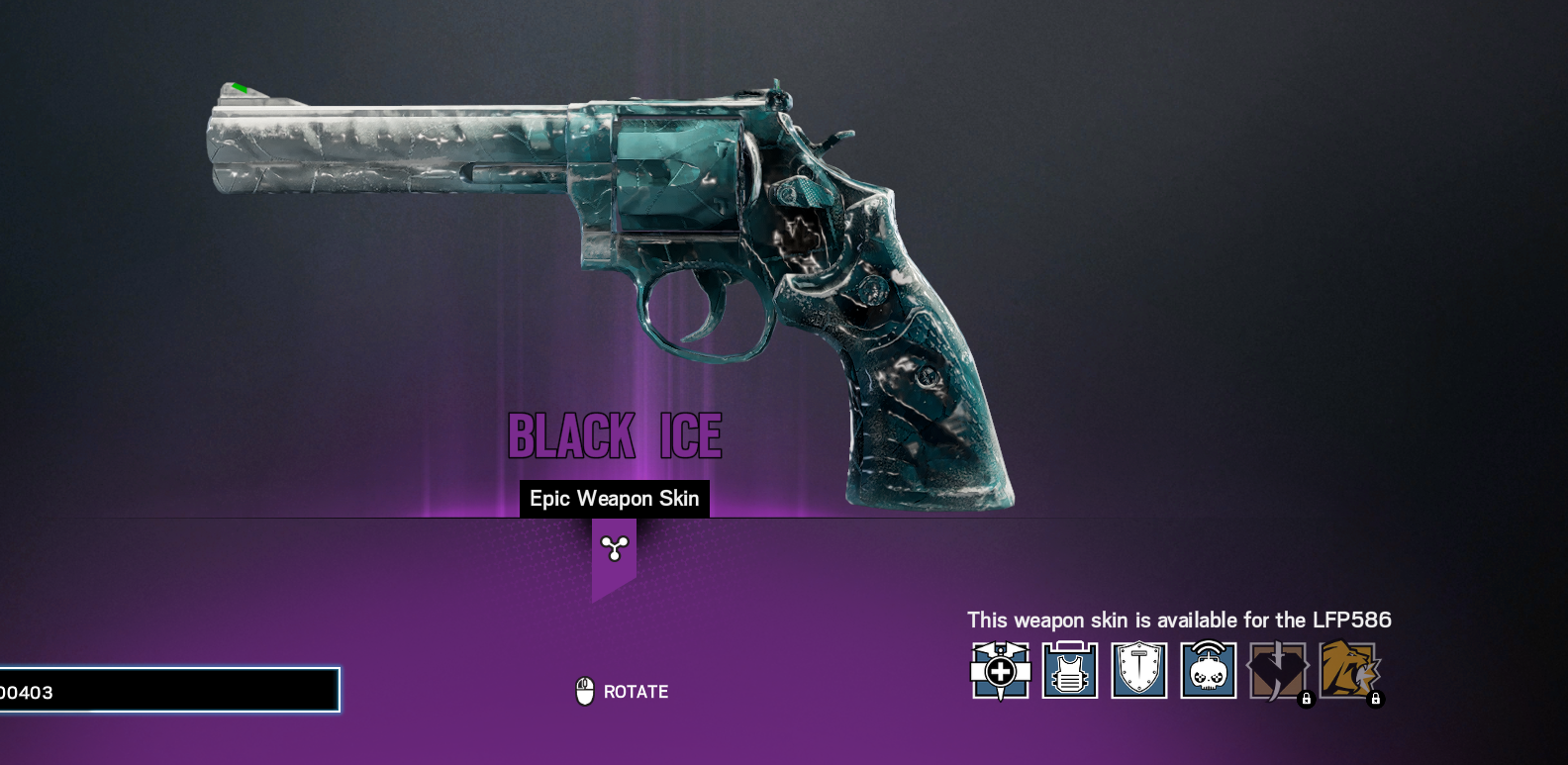Select the locked Lion operator icon

[1347, 670]
